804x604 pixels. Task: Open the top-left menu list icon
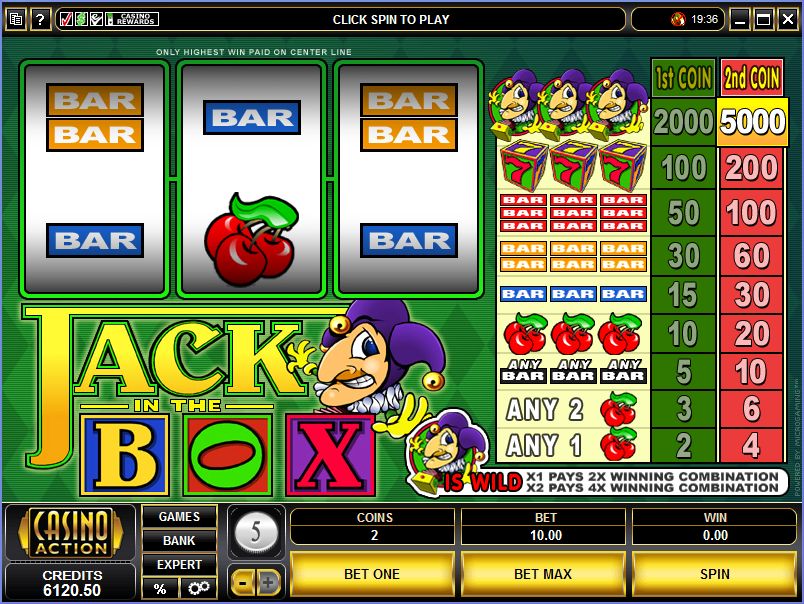pyautogui.click(x=15, y=19)
